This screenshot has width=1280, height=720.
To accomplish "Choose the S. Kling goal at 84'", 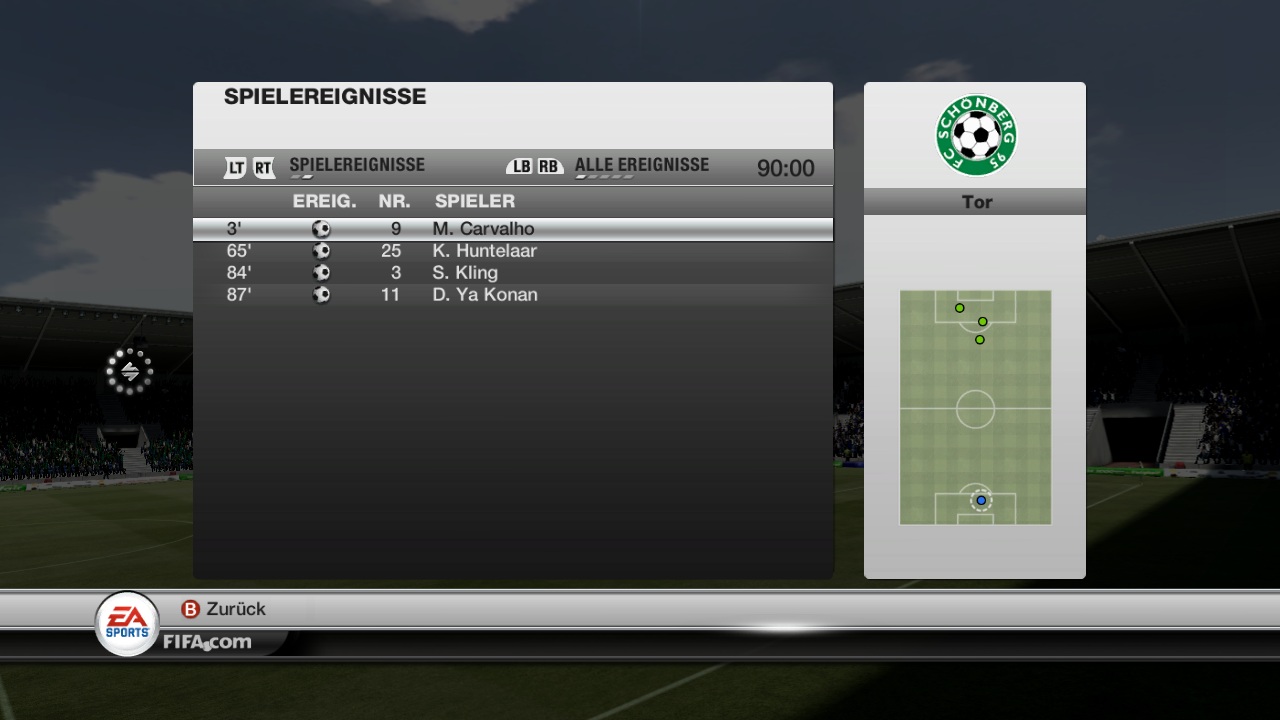I will (x=512, y=273).
